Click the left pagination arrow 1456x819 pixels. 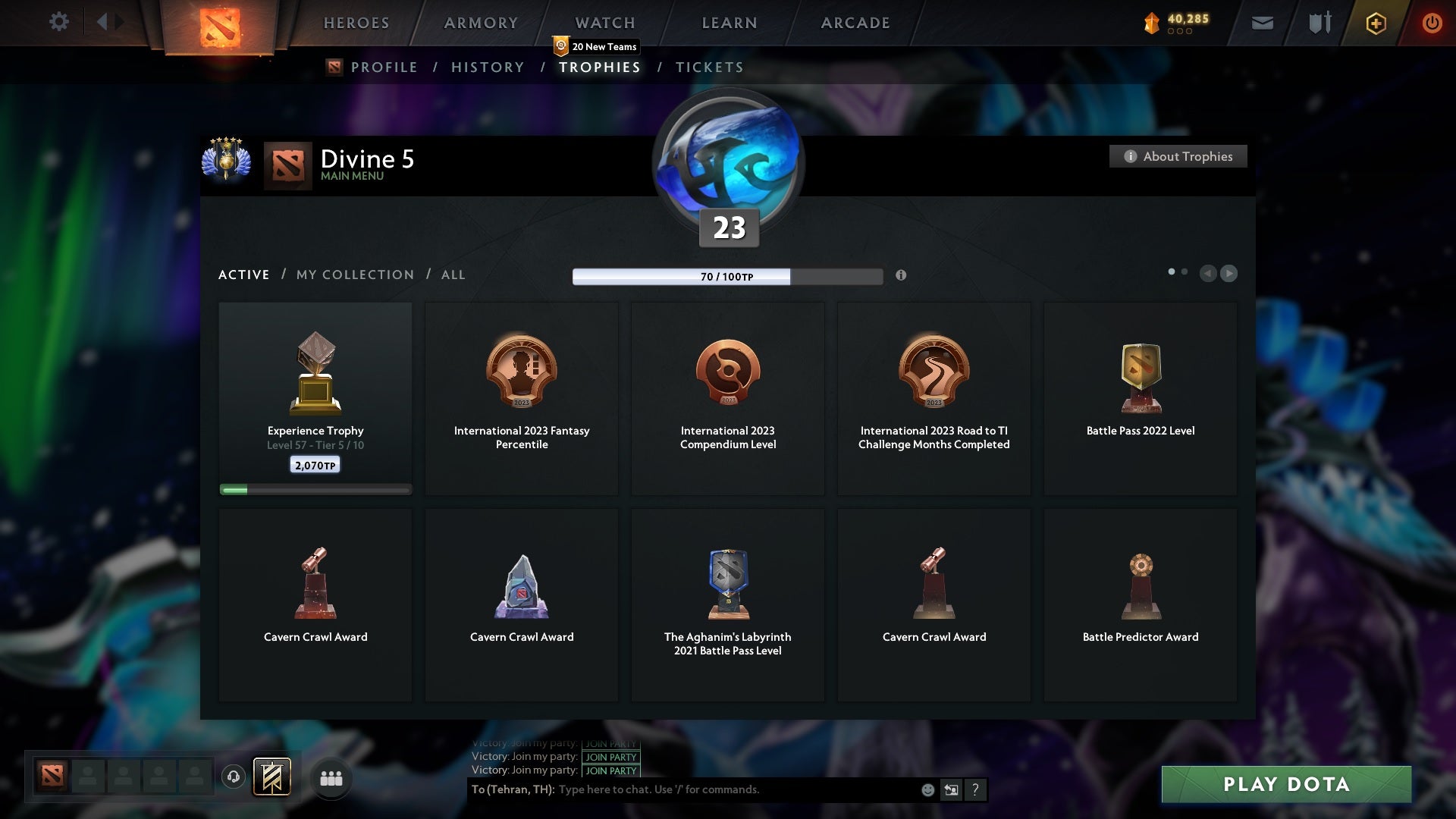[x=1208, y=274]
